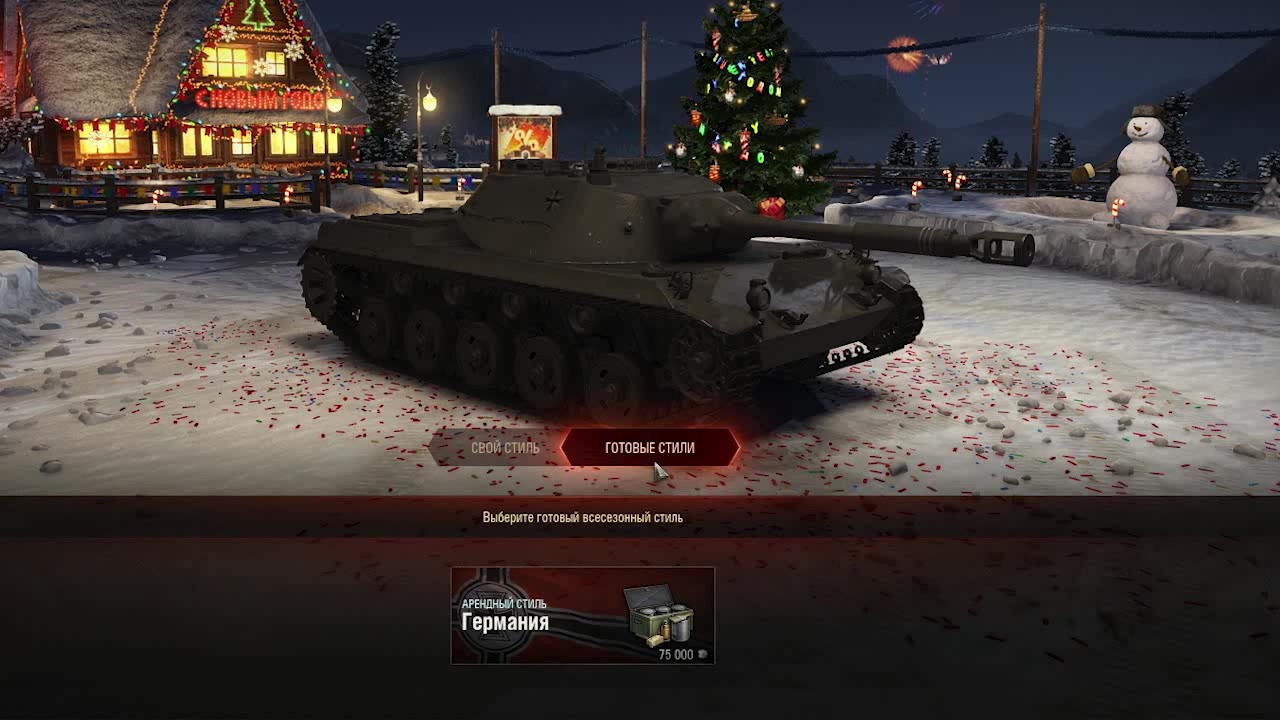Click the Германия style name text

click(506, 620)
